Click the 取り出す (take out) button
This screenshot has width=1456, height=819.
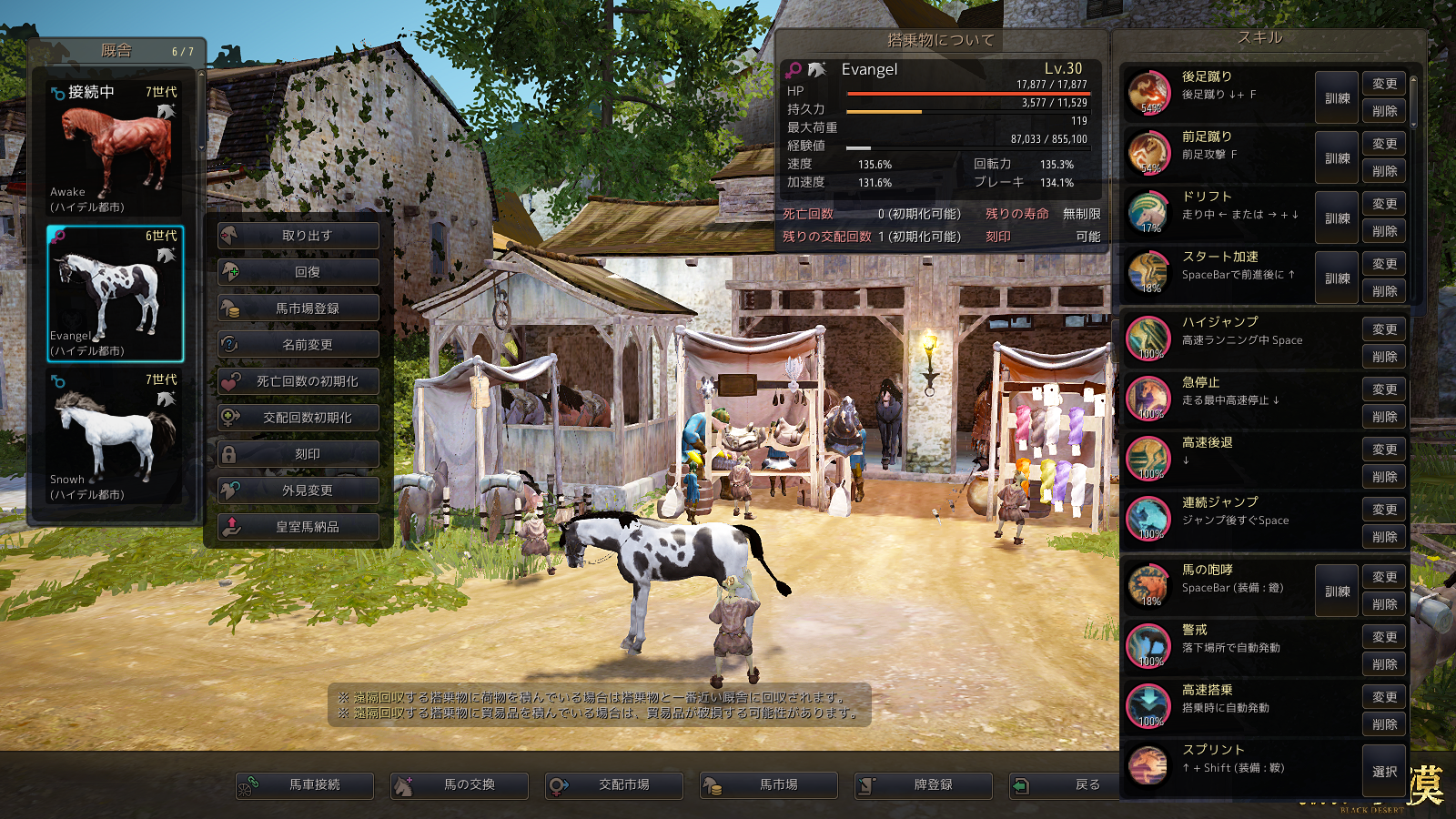coord(298,236)
